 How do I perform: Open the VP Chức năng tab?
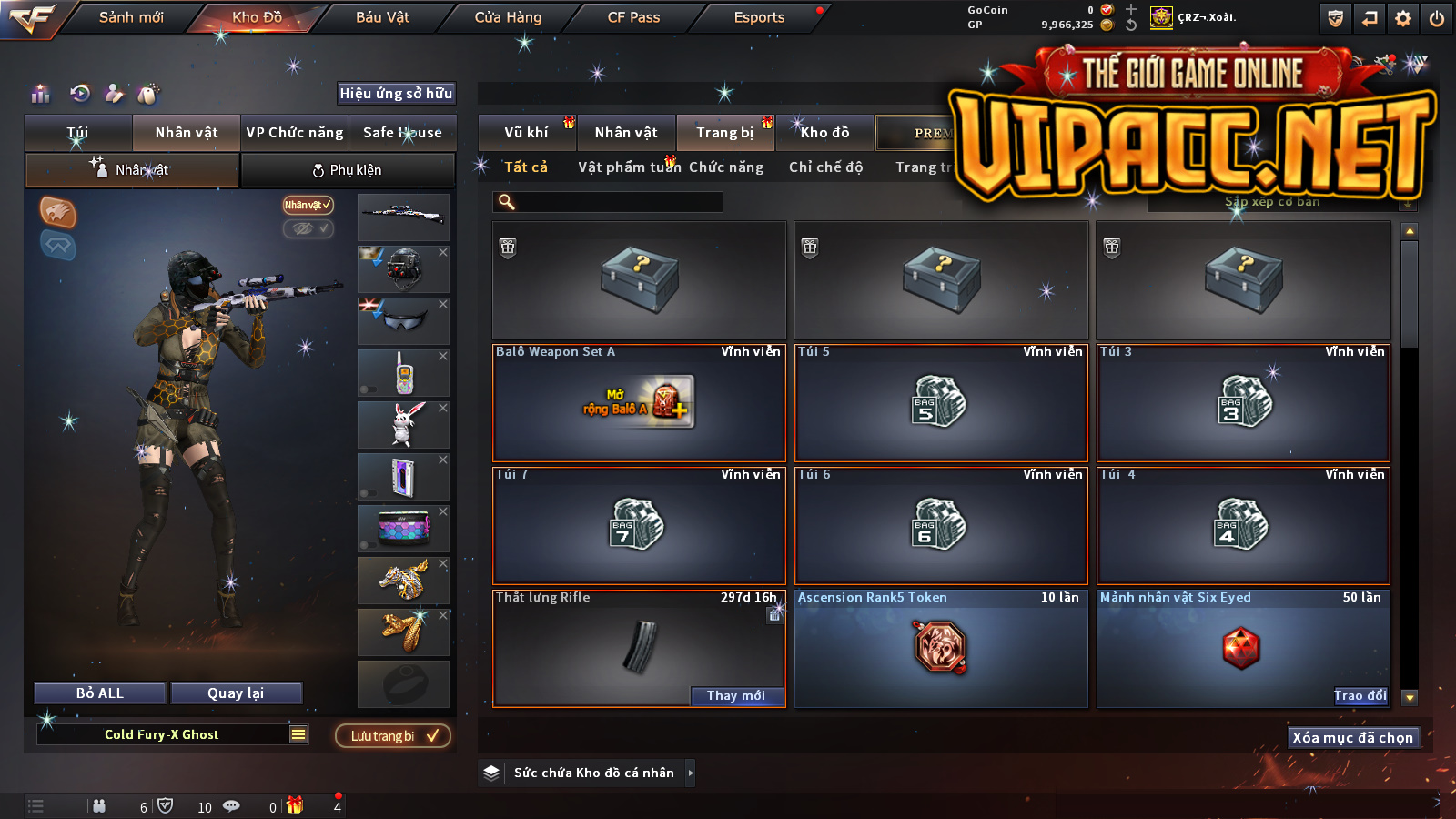click(x=295, y=133)
